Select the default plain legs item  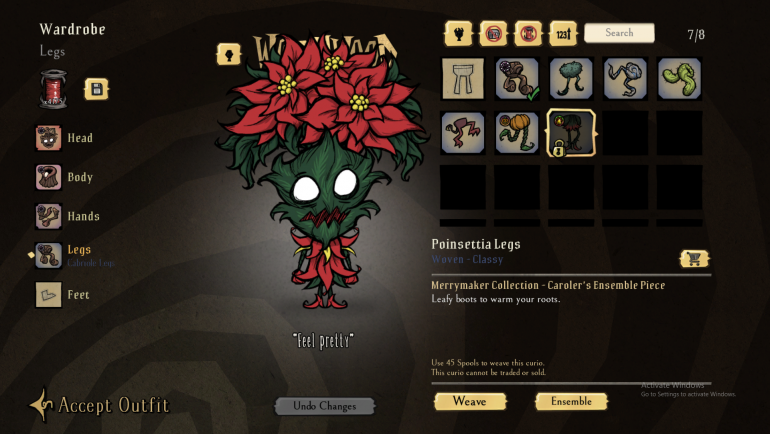(x=463, y=78)
